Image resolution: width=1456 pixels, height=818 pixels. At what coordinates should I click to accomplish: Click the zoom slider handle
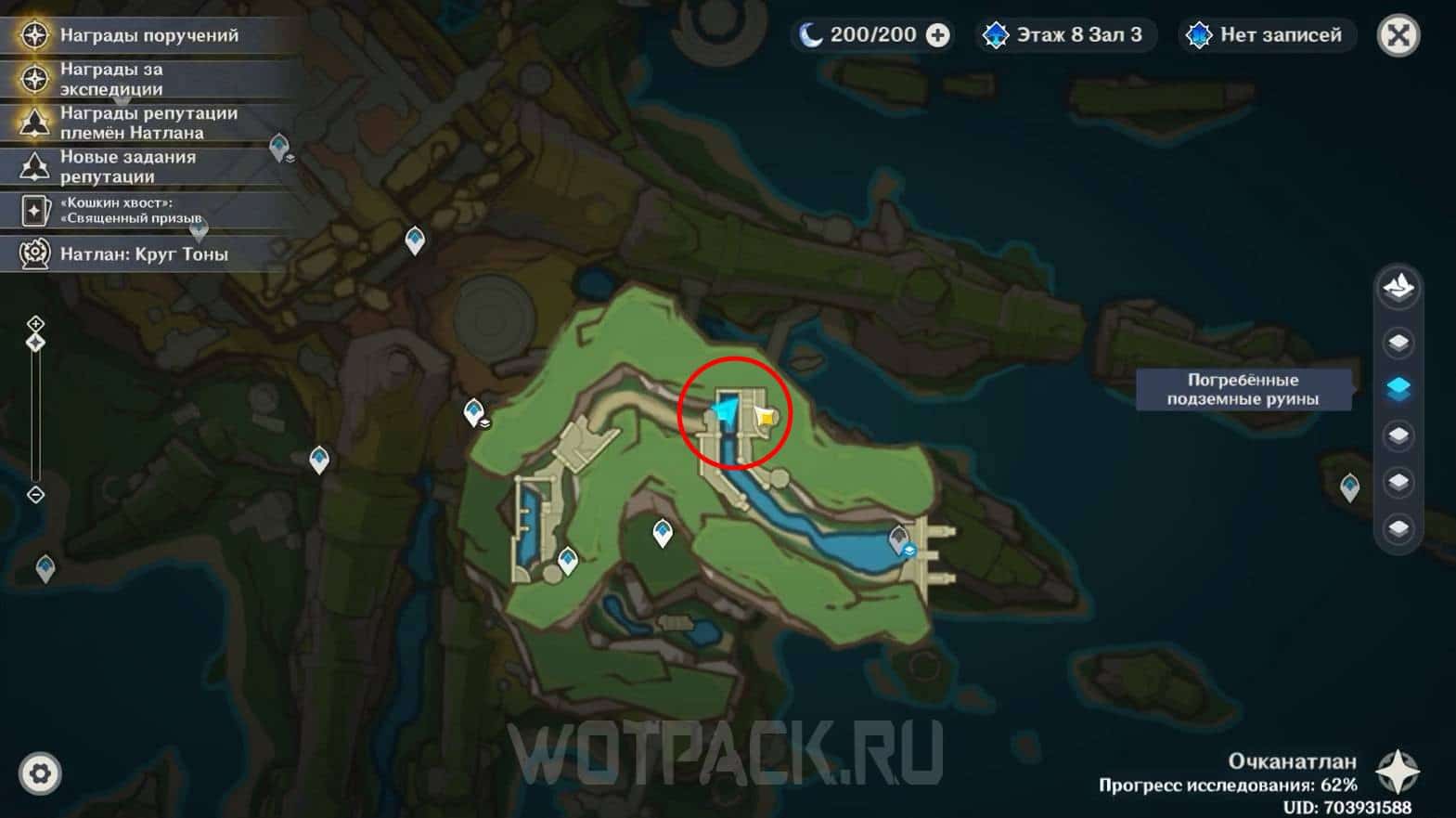(35, 344)
